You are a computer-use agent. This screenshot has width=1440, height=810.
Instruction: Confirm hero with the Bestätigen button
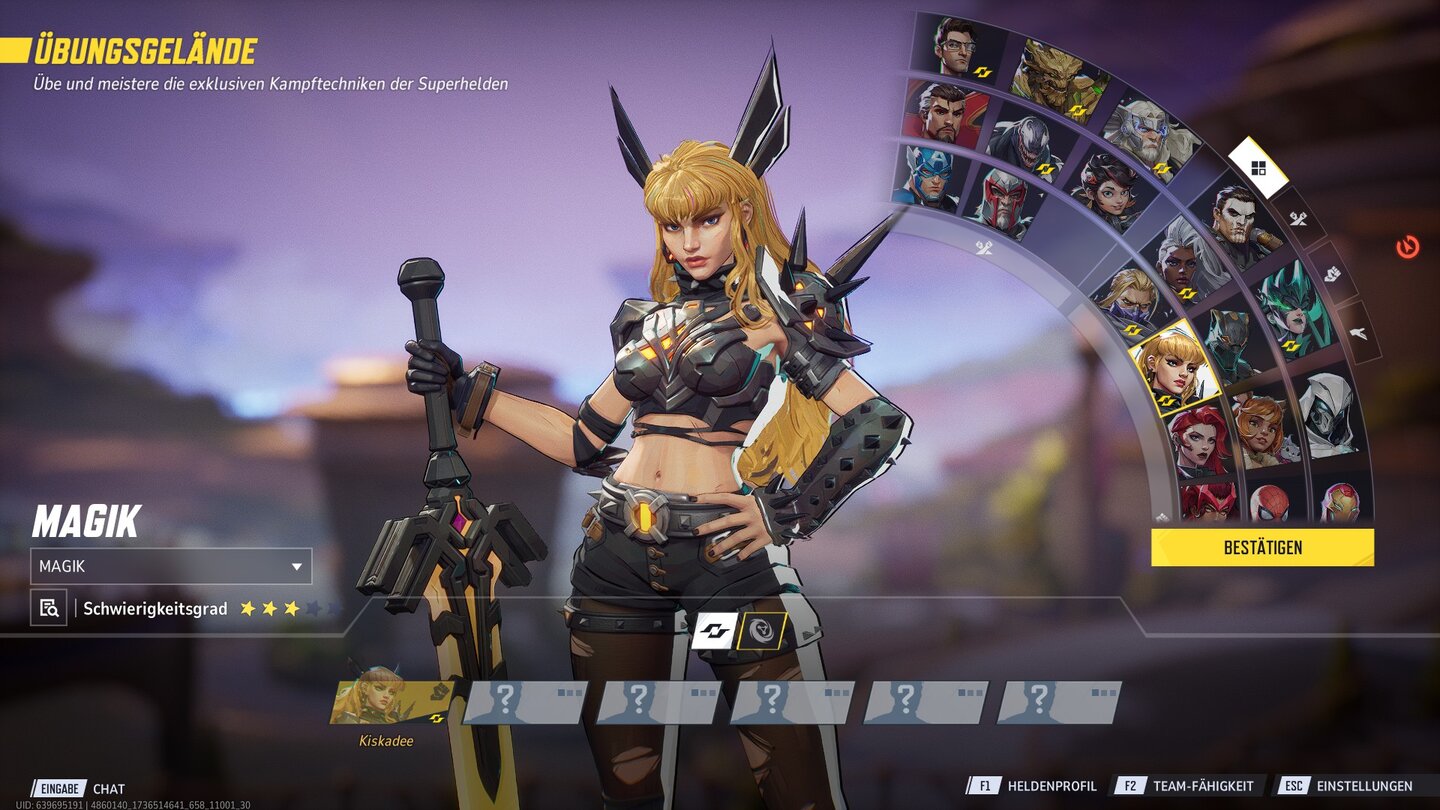pyautogui.click(x=1262, y=547)
